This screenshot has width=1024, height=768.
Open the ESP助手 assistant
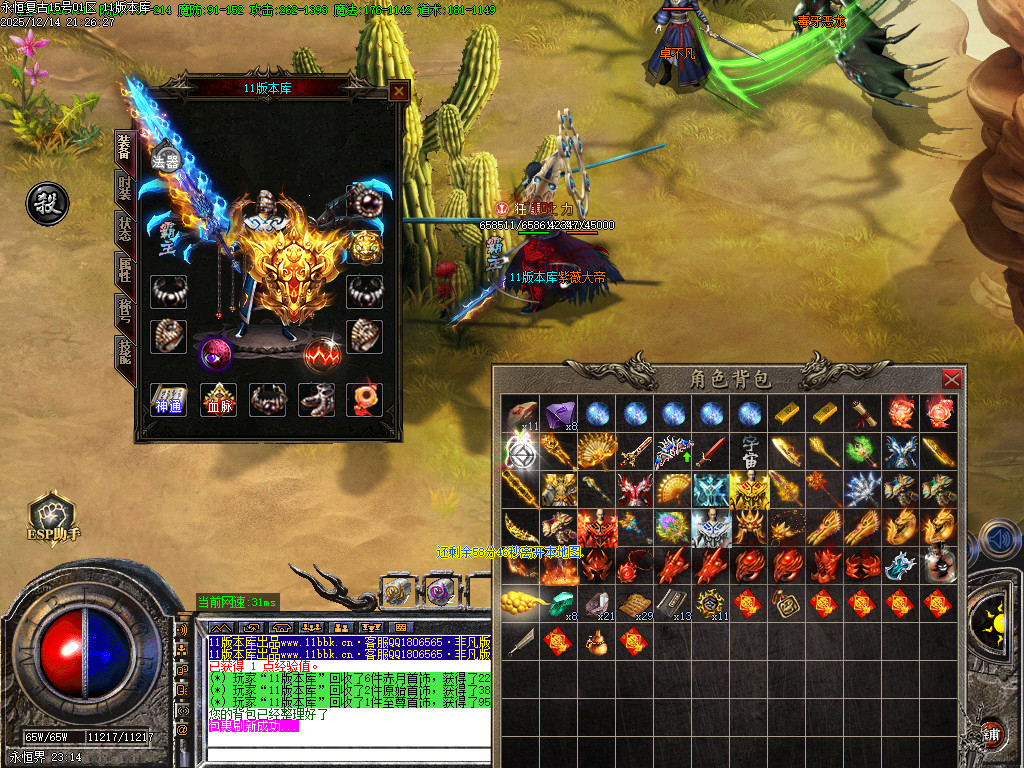tap(51, 516)
